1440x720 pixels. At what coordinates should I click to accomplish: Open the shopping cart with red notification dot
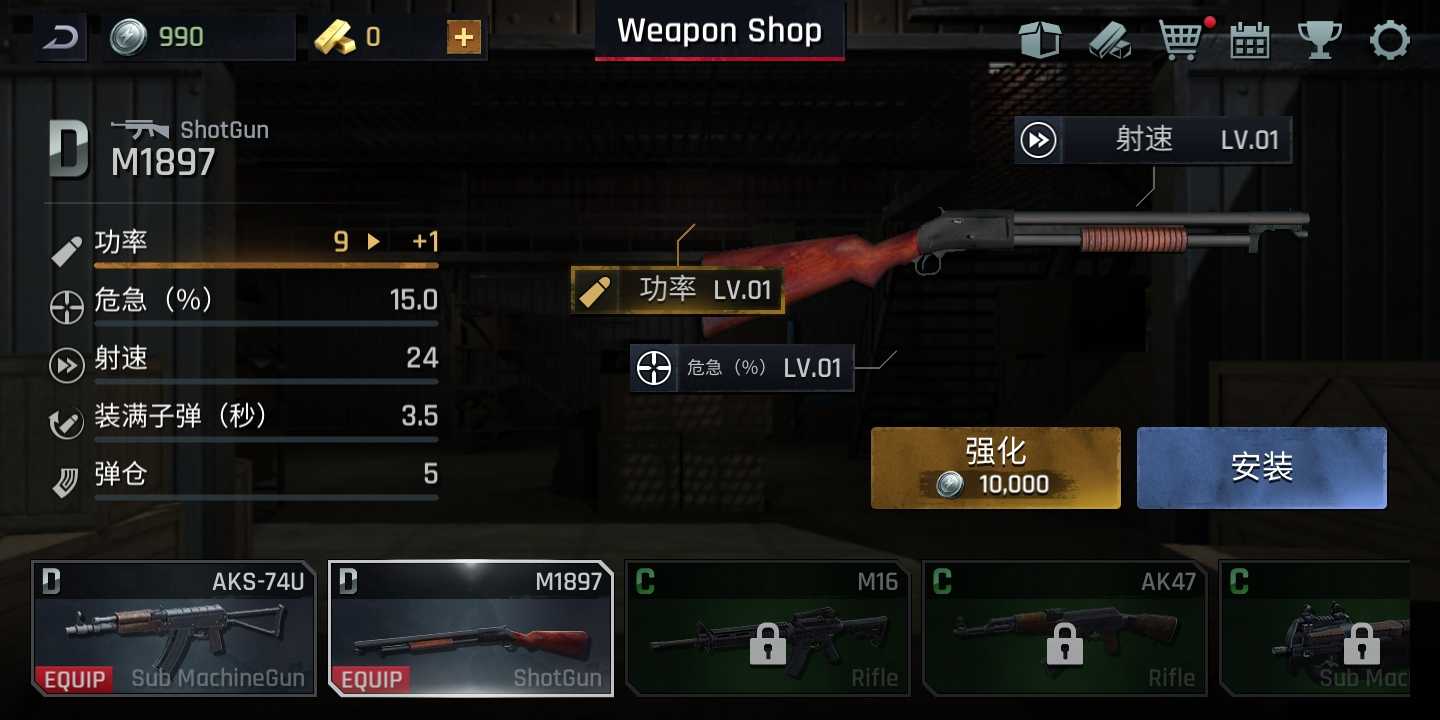click(1180, 40)
